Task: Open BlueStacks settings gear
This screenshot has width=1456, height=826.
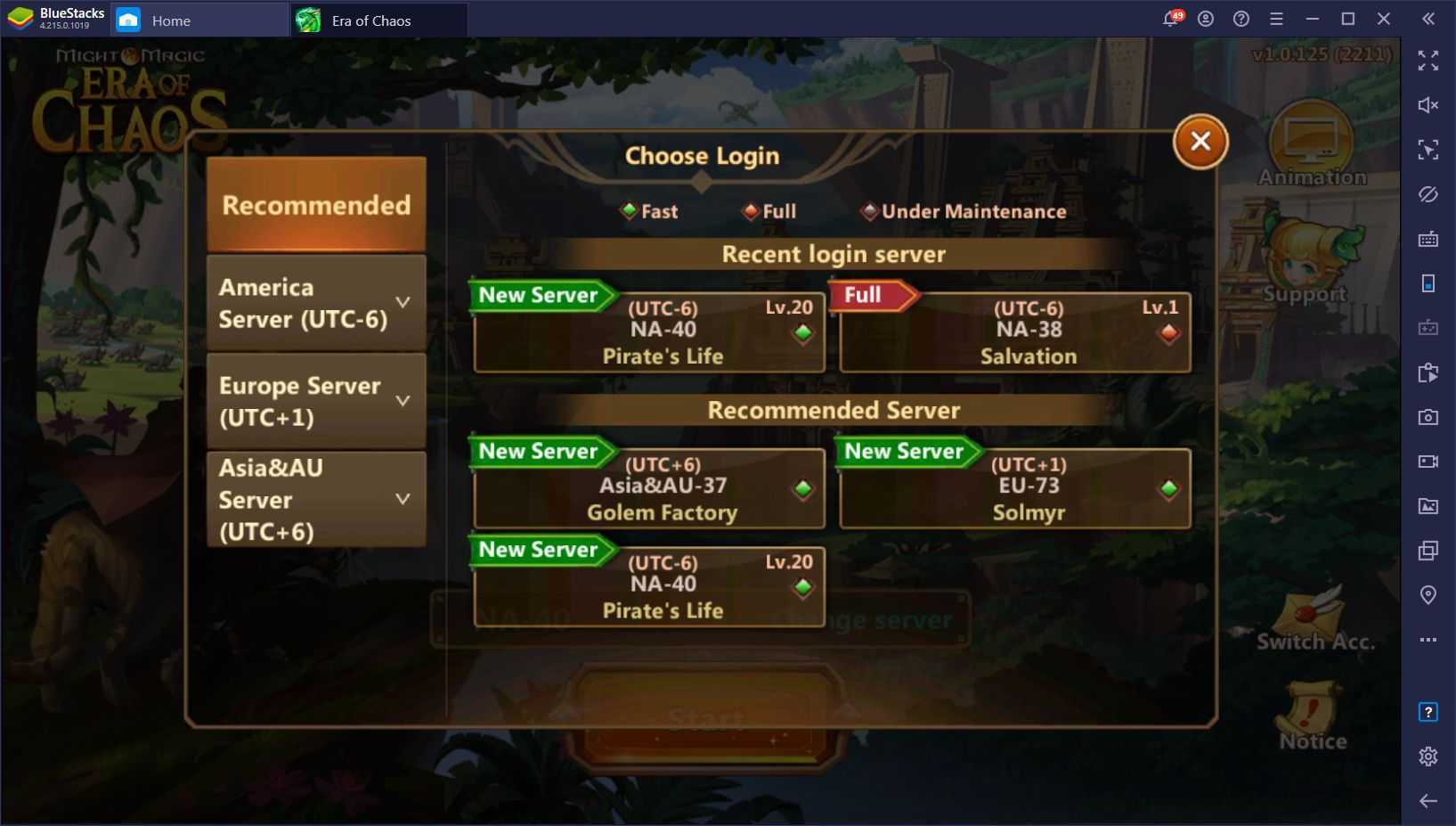Action: (x=1428, y=756)
